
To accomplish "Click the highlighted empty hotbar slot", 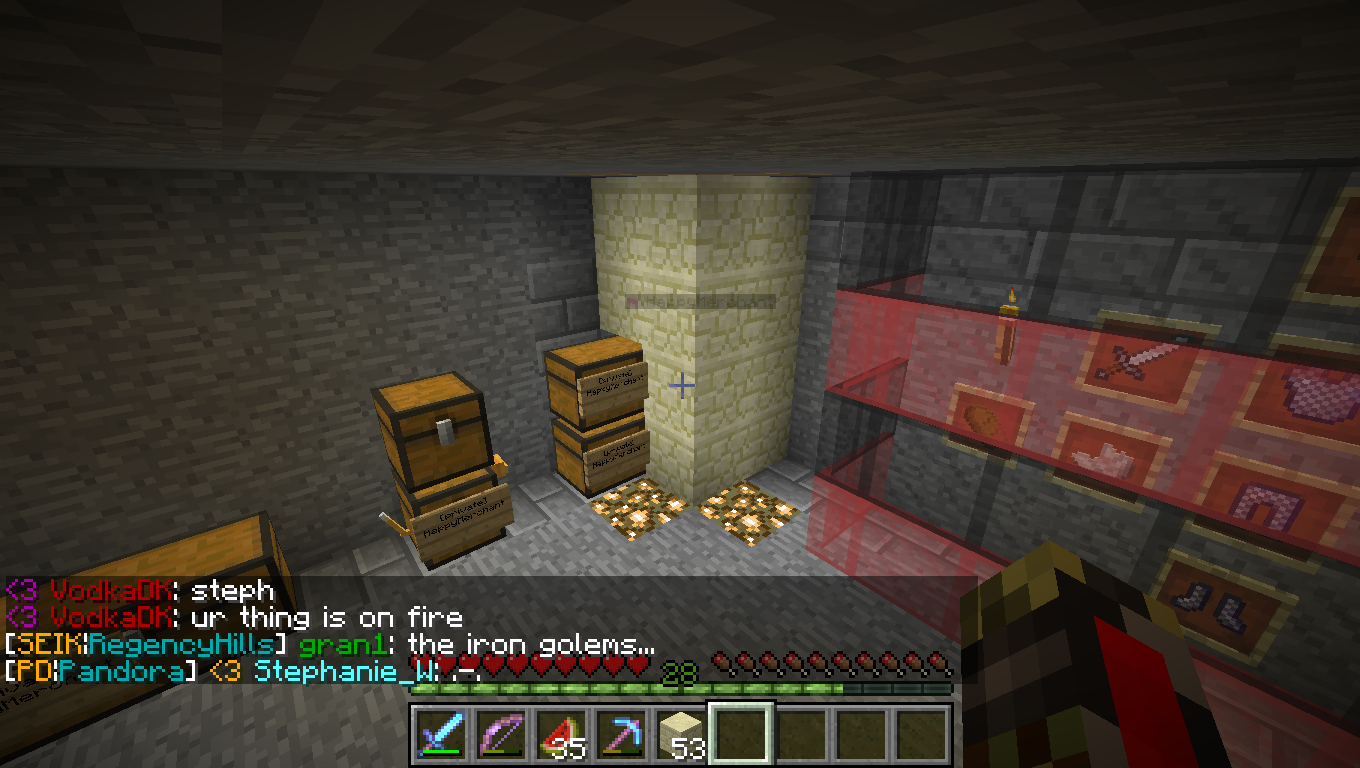I will click(x=740, y=736).
